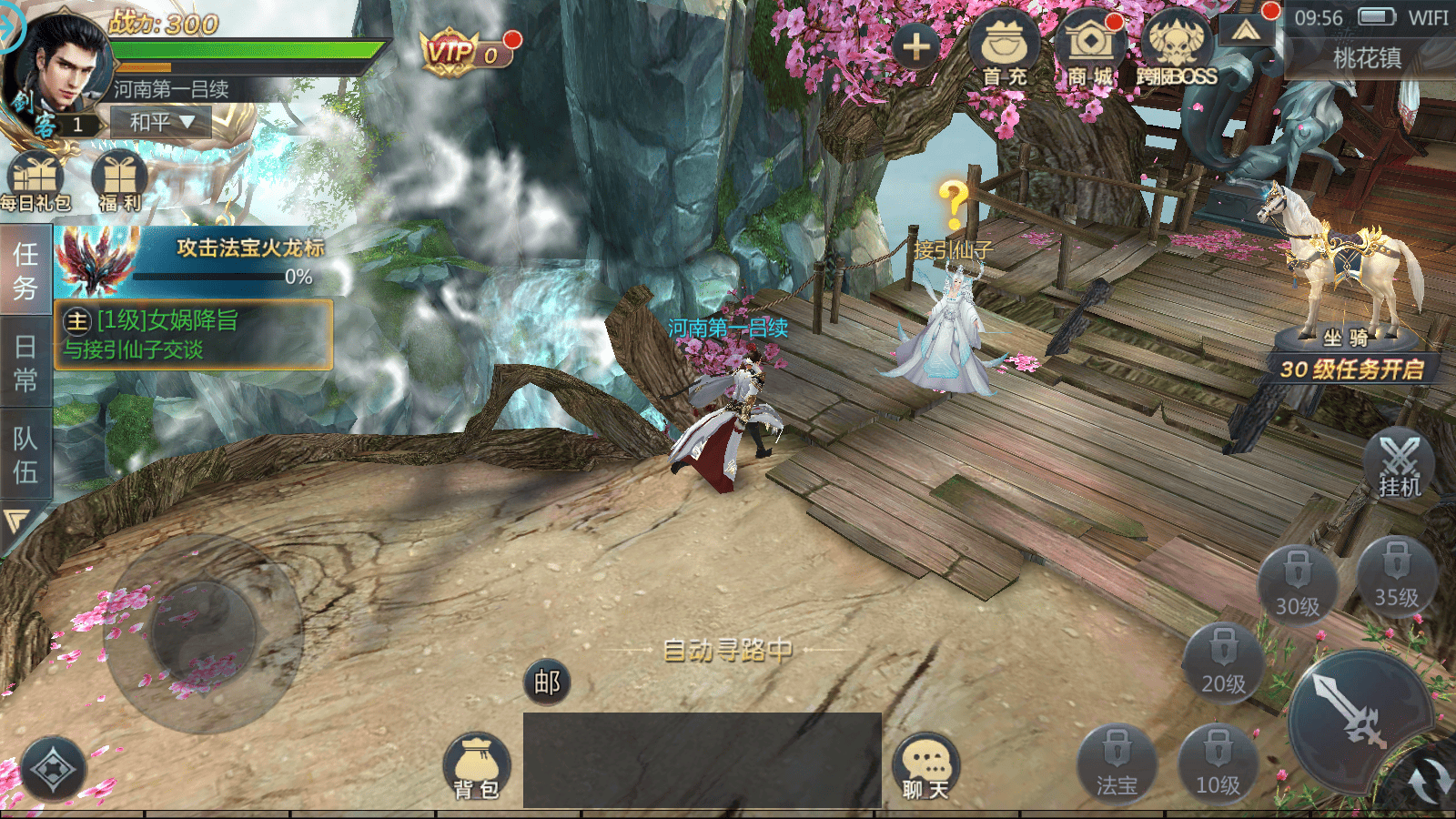Open the 福利 welfare gift icon
1456x819 pixels.
tap(120, 182)
